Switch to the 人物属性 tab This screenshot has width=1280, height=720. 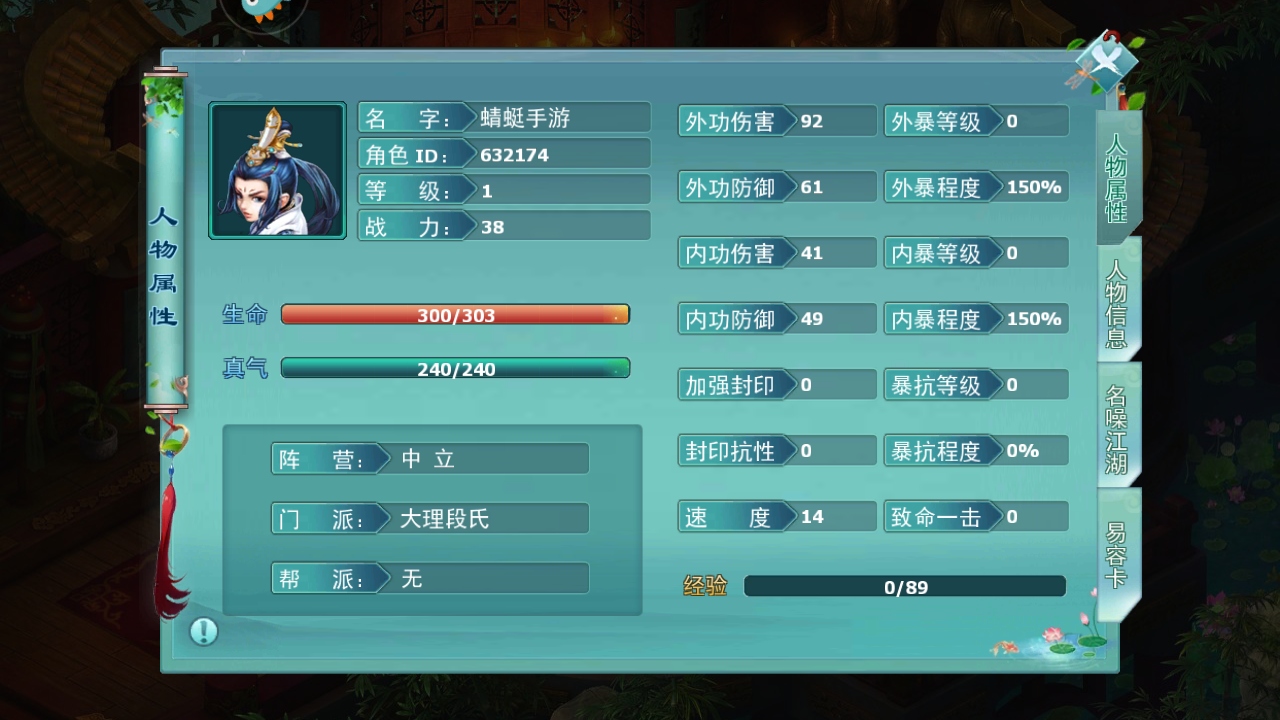[x=1116, y=177]
